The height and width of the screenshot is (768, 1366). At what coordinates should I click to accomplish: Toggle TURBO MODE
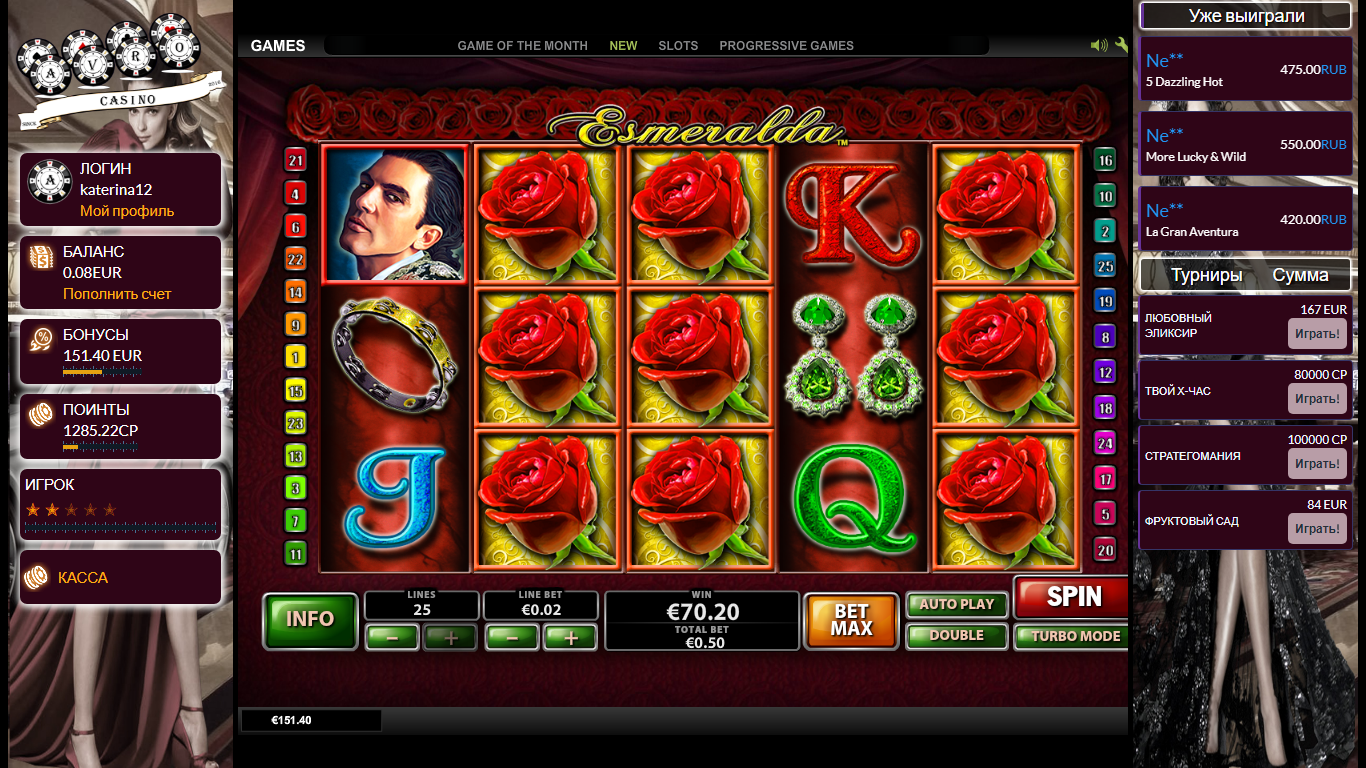click(x=1072, y=637)
